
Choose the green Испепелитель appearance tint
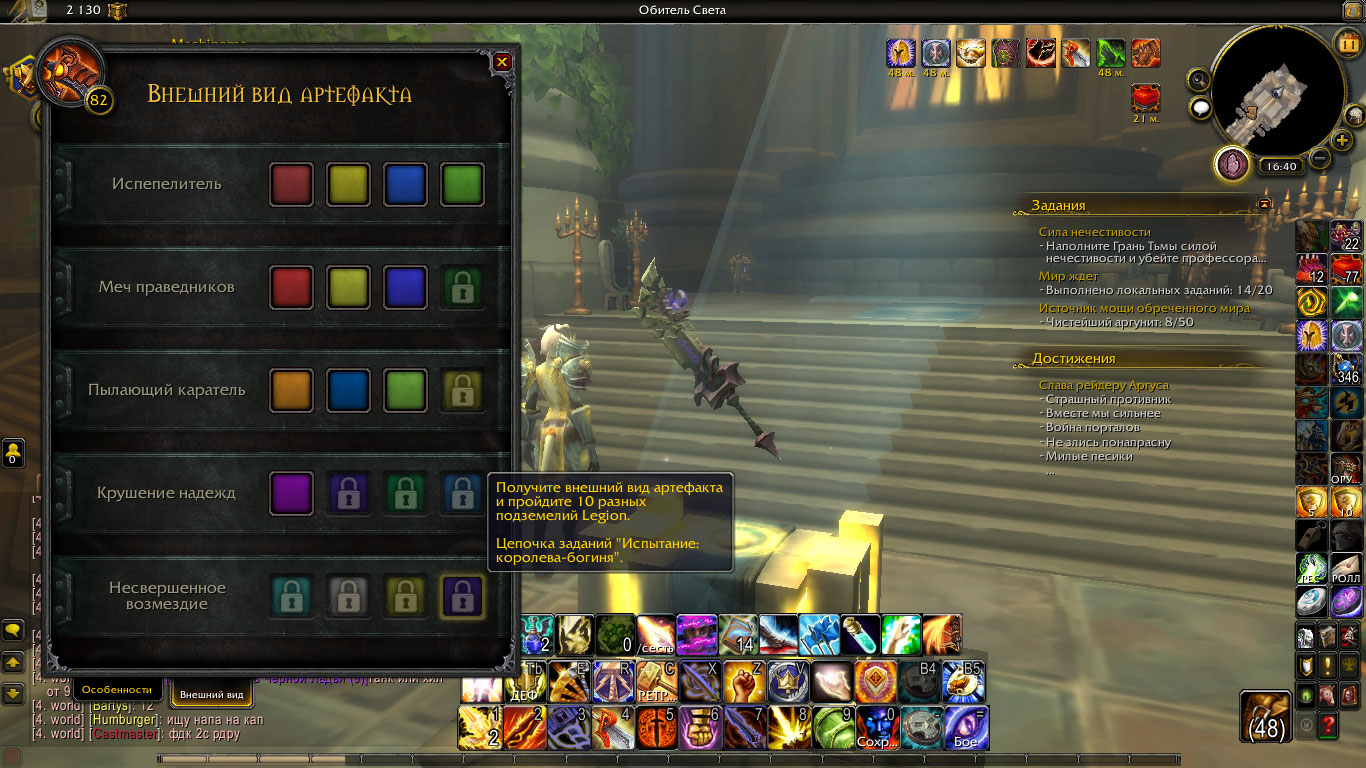click(462, 185)
